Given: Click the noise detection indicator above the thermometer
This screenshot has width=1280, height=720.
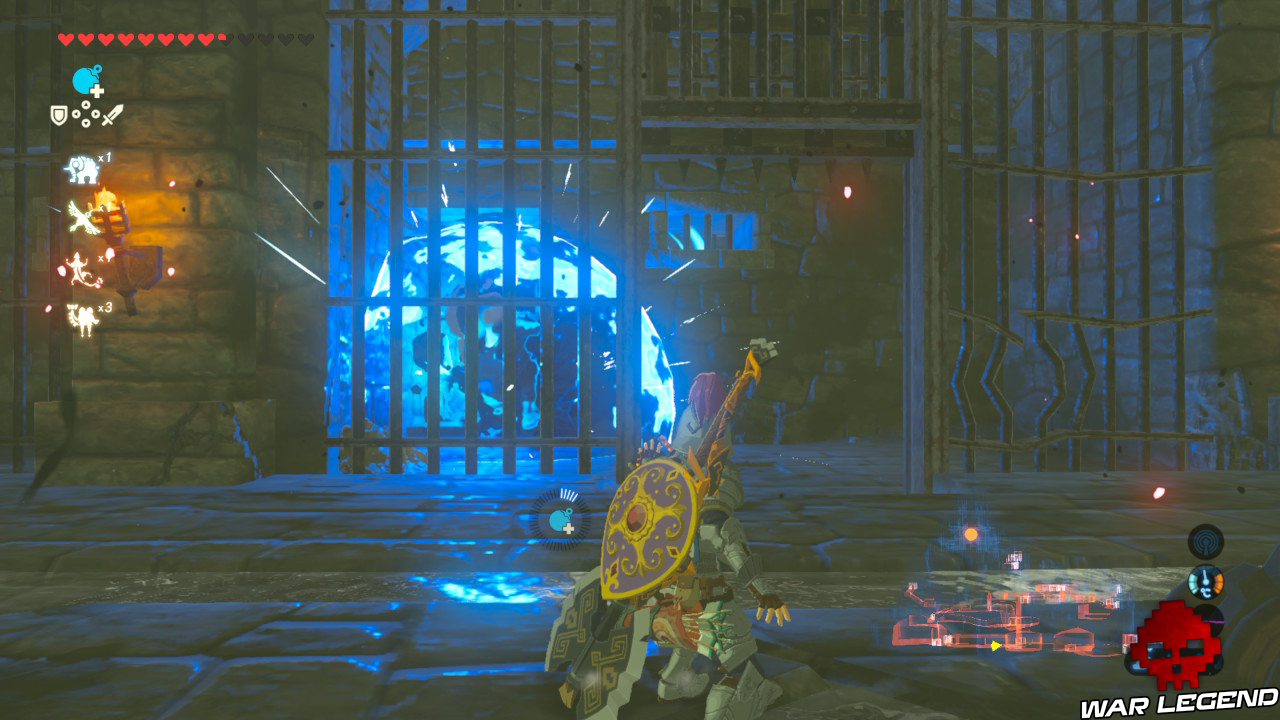Looking at the screenshot, I should tap(1206, 541).
